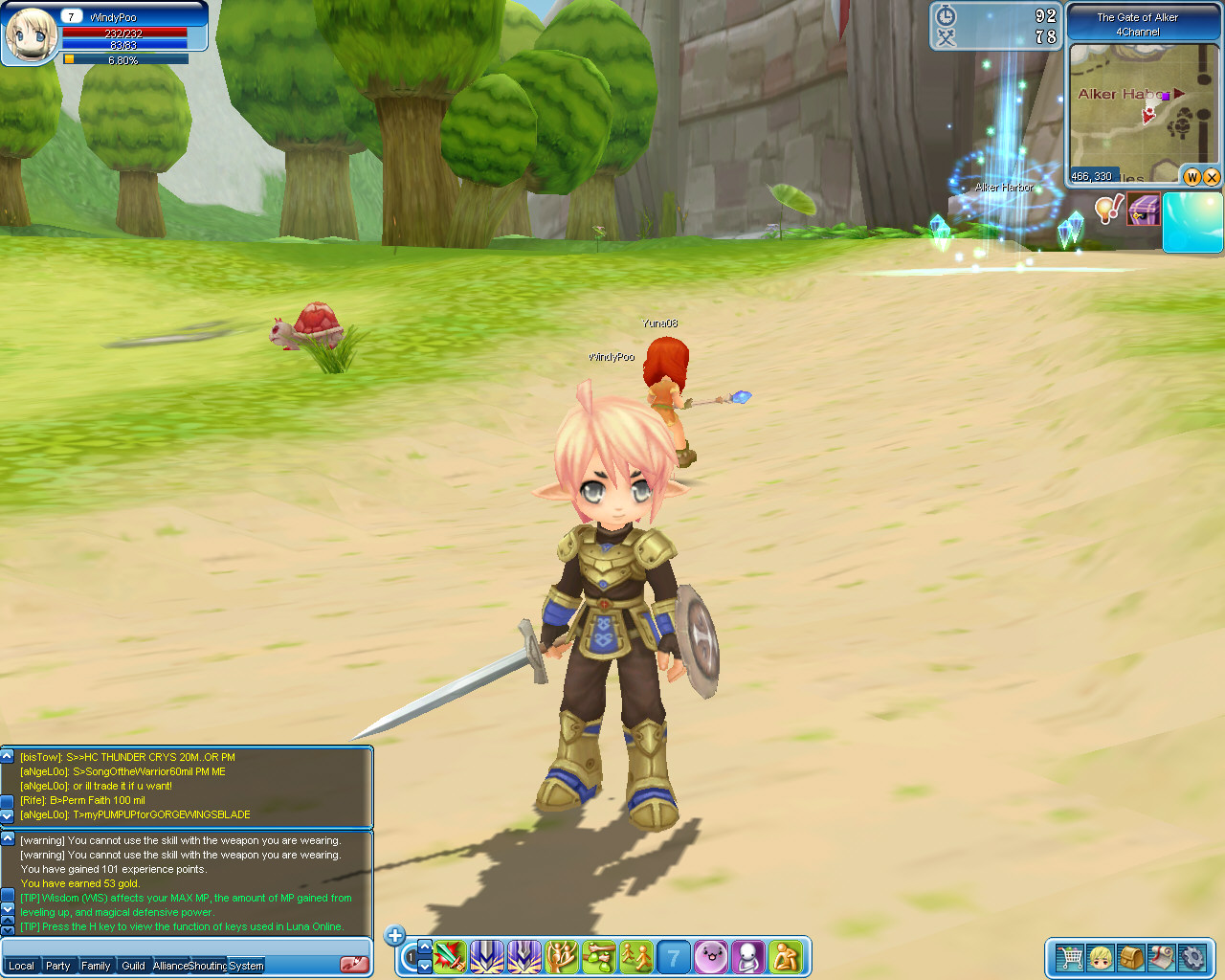The height and width of the screenshot is (980, 1225).
Task: Open the purple treasure chest icon
Action: (x=1143, y=208)
